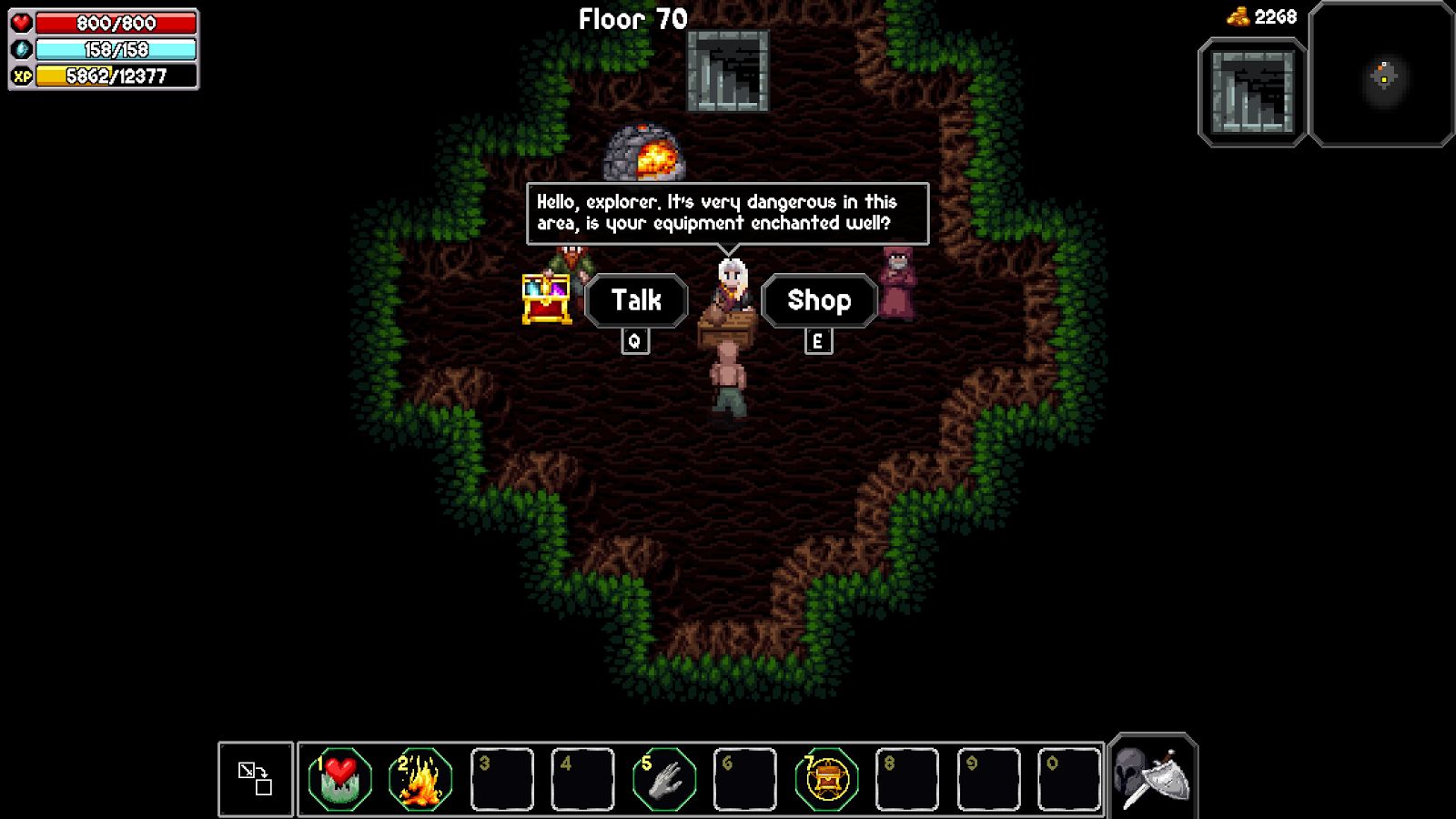1456x819 pixels.
Task: Open the merchant's Shop
Action: coord(819,300)
